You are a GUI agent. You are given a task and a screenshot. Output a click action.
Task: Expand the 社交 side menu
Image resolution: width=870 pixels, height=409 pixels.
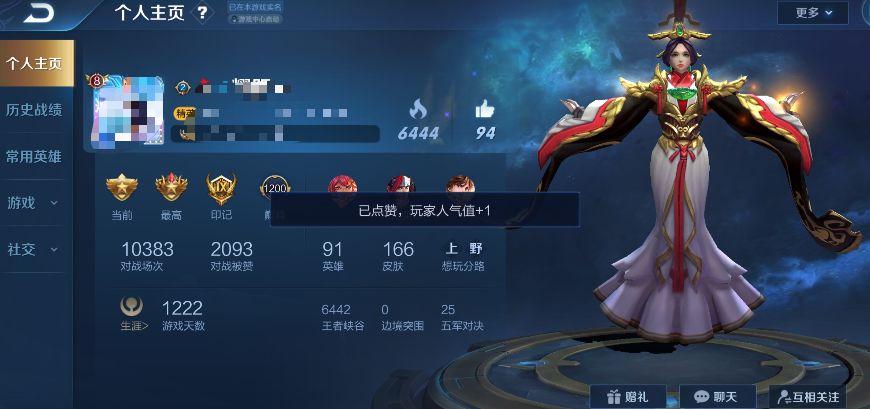(34, 249)
